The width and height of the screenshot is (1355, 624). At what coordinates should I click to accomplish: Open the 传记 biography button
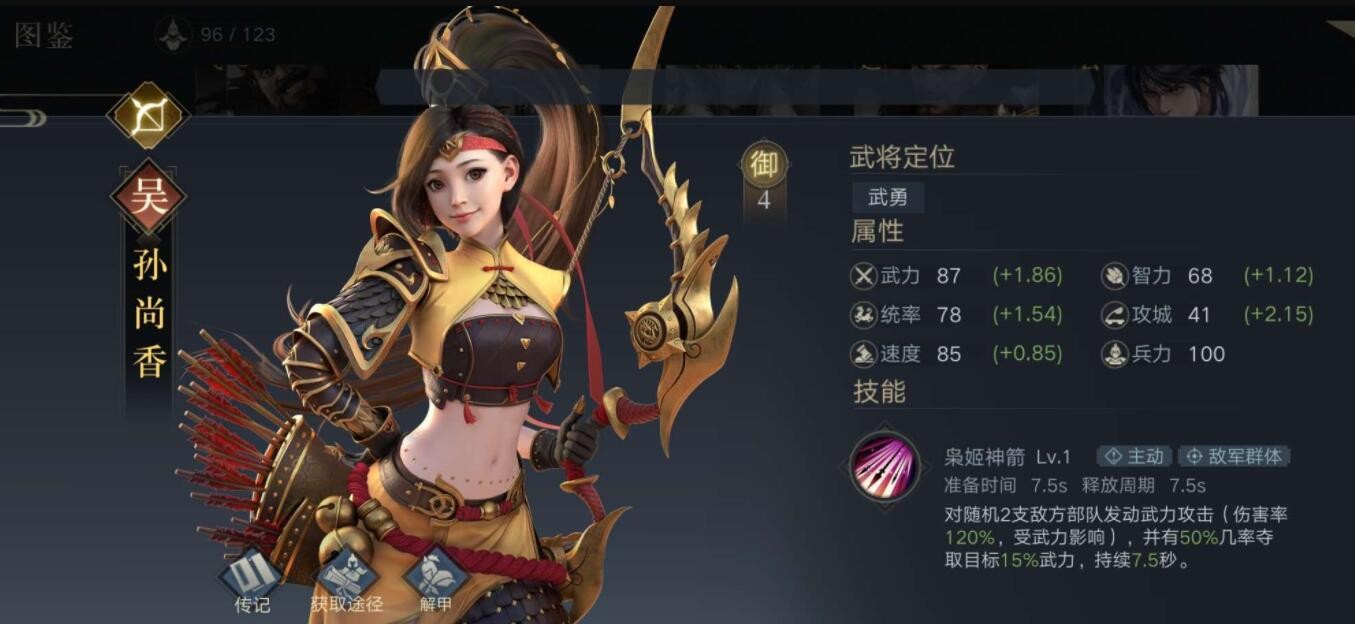click(251, 577)
